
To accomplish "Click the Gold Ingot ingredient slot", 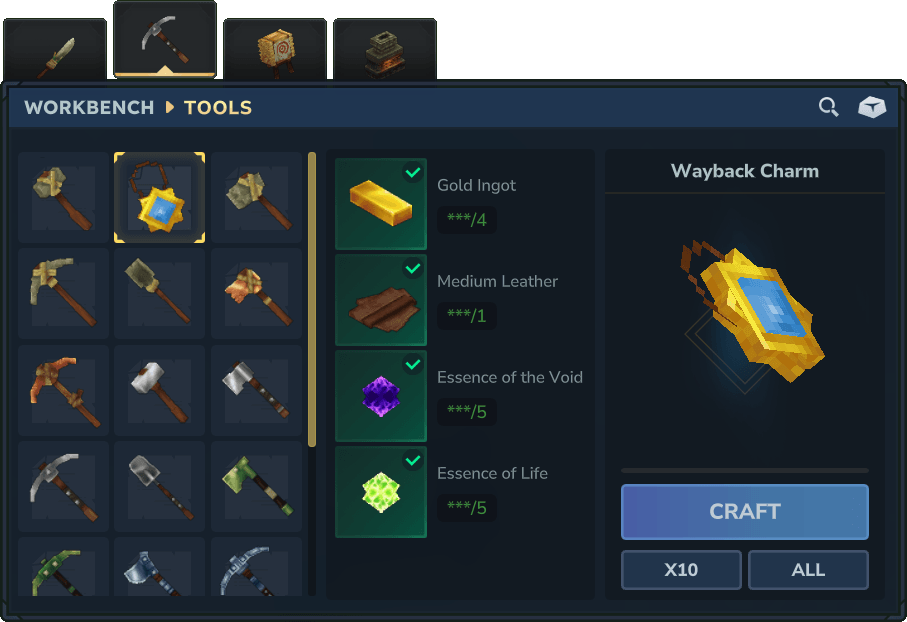I will [x=381, y=204].
